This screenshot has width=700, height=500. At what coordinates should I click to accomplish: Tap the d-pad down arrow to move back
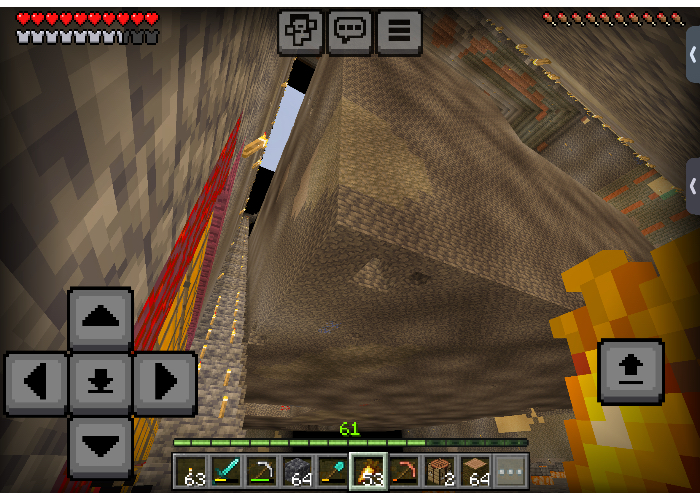pyautogui.click(x=100, y=446)
